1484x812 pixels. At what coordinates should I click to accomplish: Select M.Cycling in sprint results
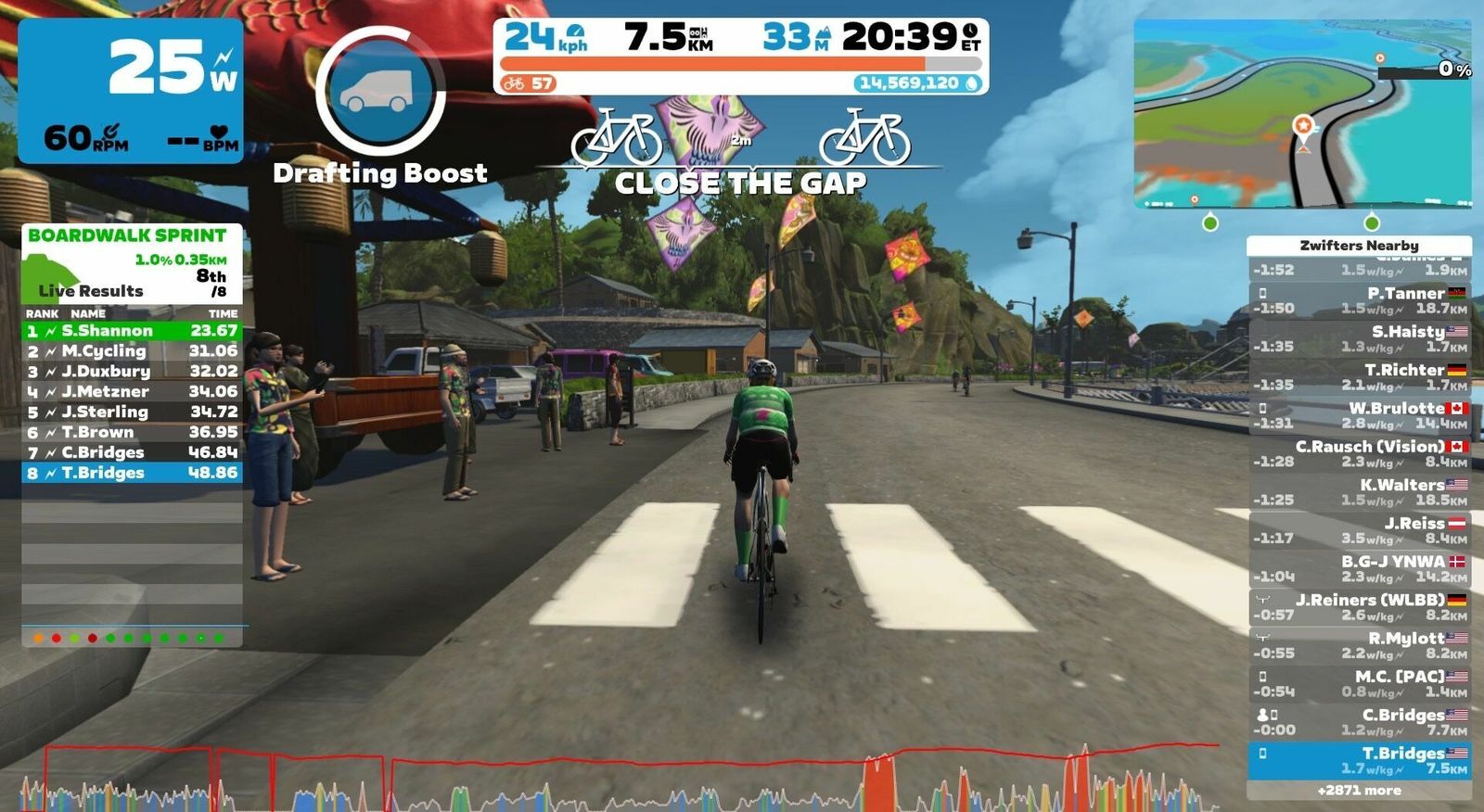[132, 351]
